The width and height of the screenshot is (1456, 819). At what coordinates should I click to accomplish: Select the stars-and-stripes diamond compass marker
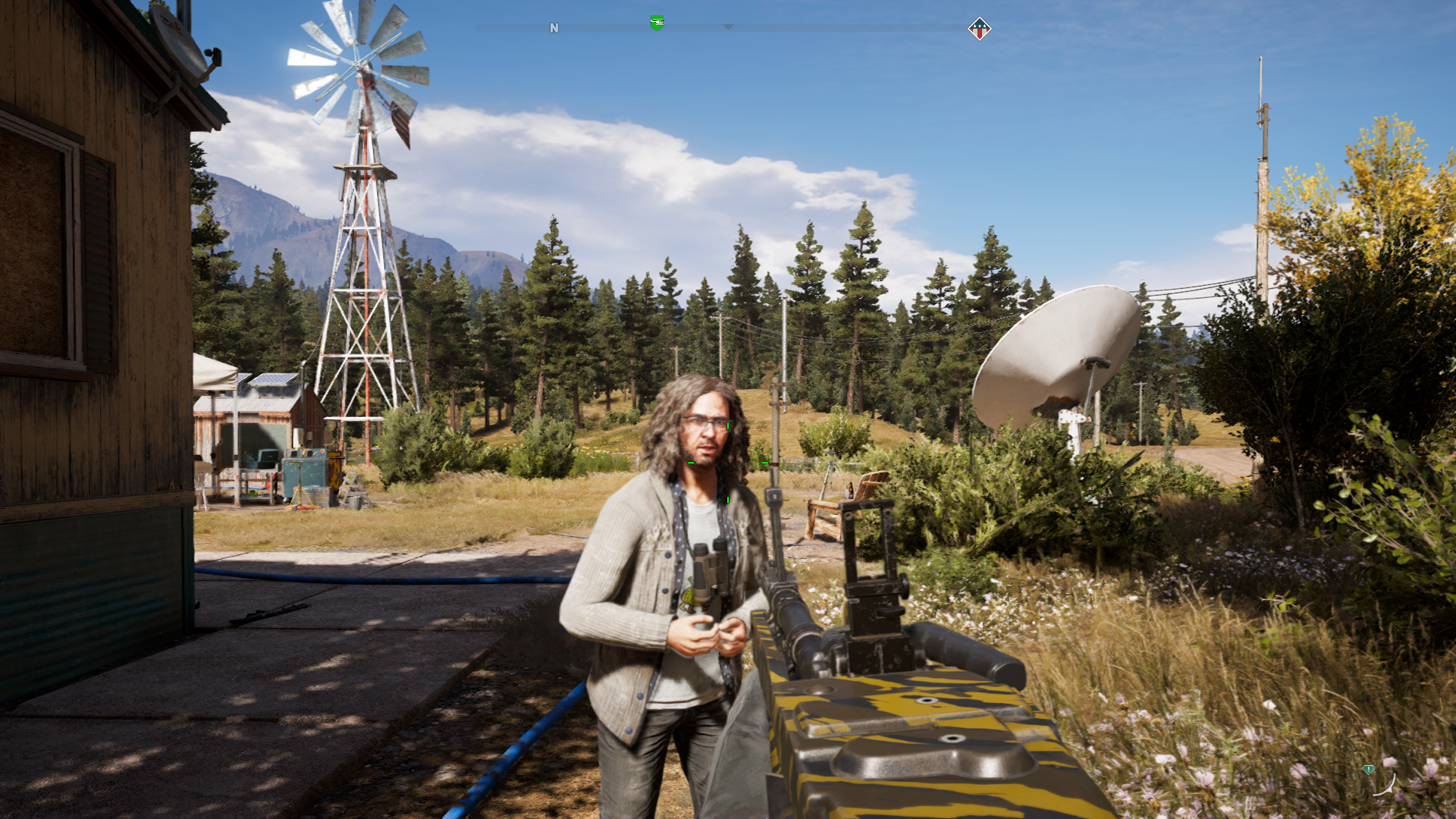tap(979, 29)
